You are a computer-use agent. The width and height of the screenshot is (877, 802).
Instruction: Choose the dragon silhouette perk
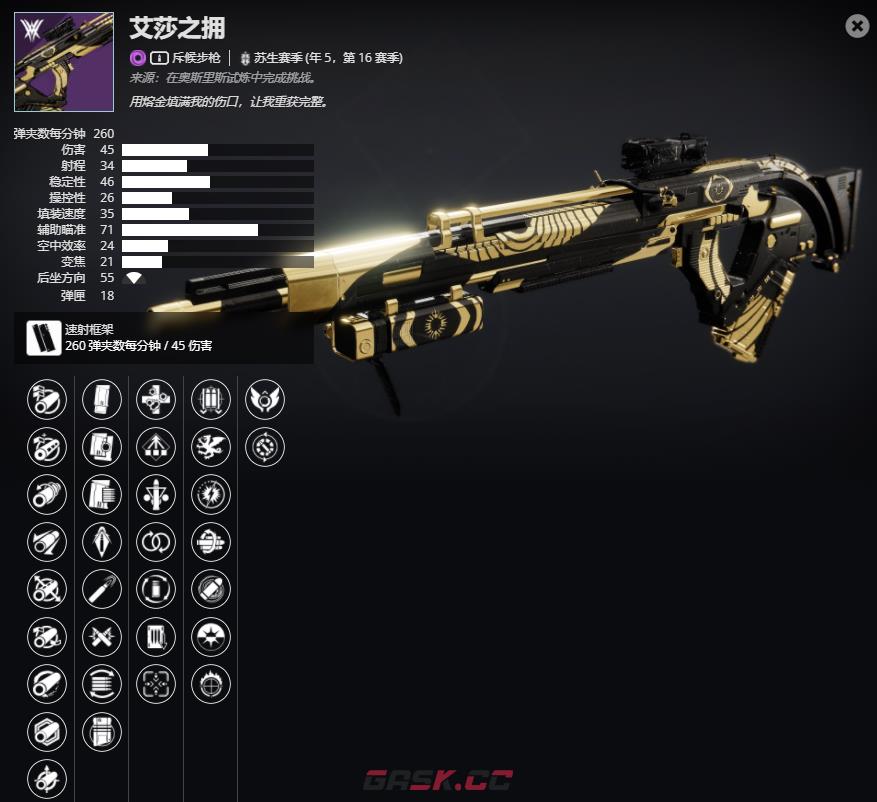(210, 446)
